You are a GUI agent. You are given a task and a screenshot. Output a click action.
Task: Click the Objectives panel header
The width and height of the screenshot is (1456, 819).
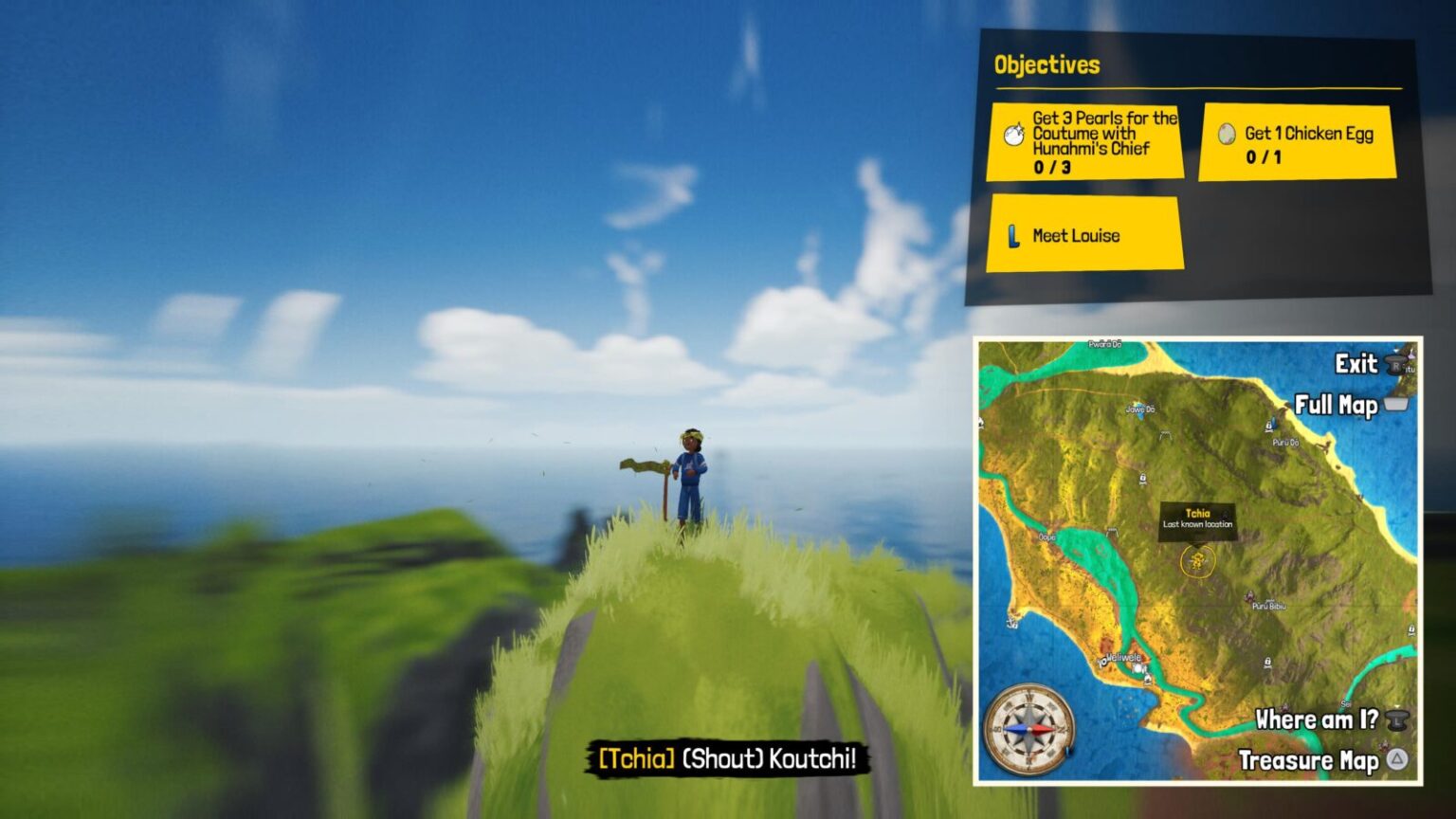(x=1046, y=65)
